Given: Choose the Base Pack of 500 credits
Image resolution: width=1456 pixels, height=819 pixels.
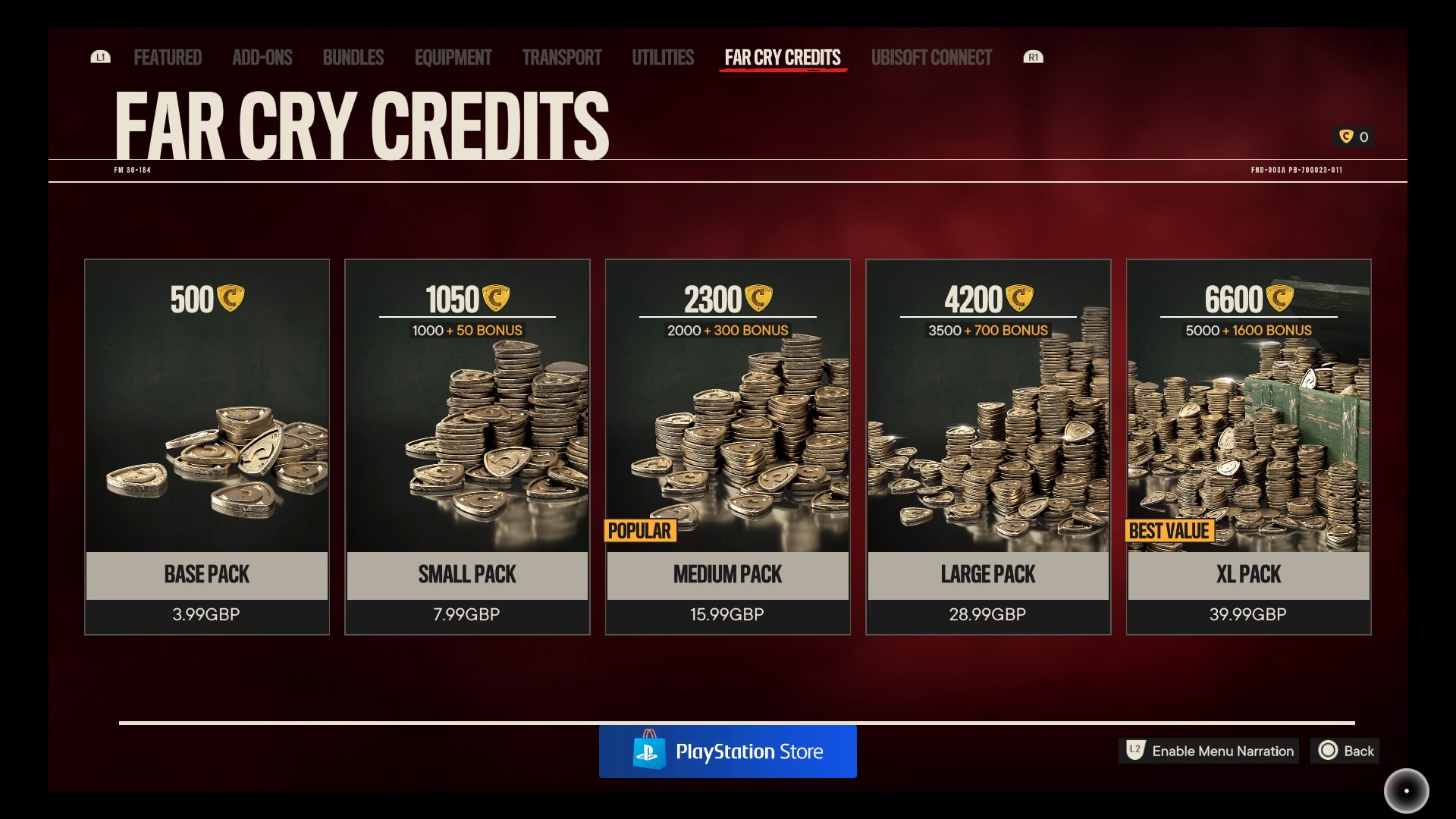Looking at the screenshot, I should click(207, 447).
